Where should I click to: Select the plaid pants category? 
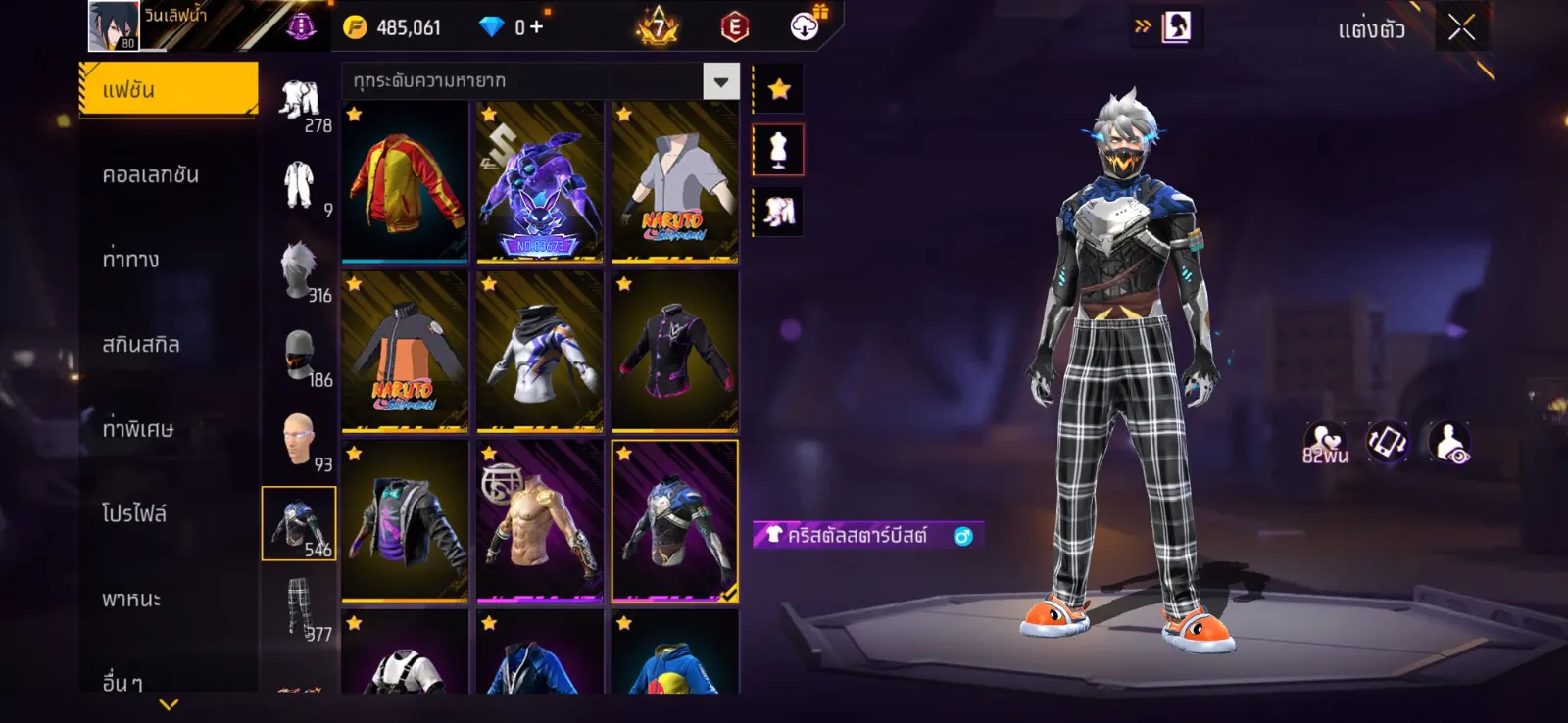pos(299,607)
